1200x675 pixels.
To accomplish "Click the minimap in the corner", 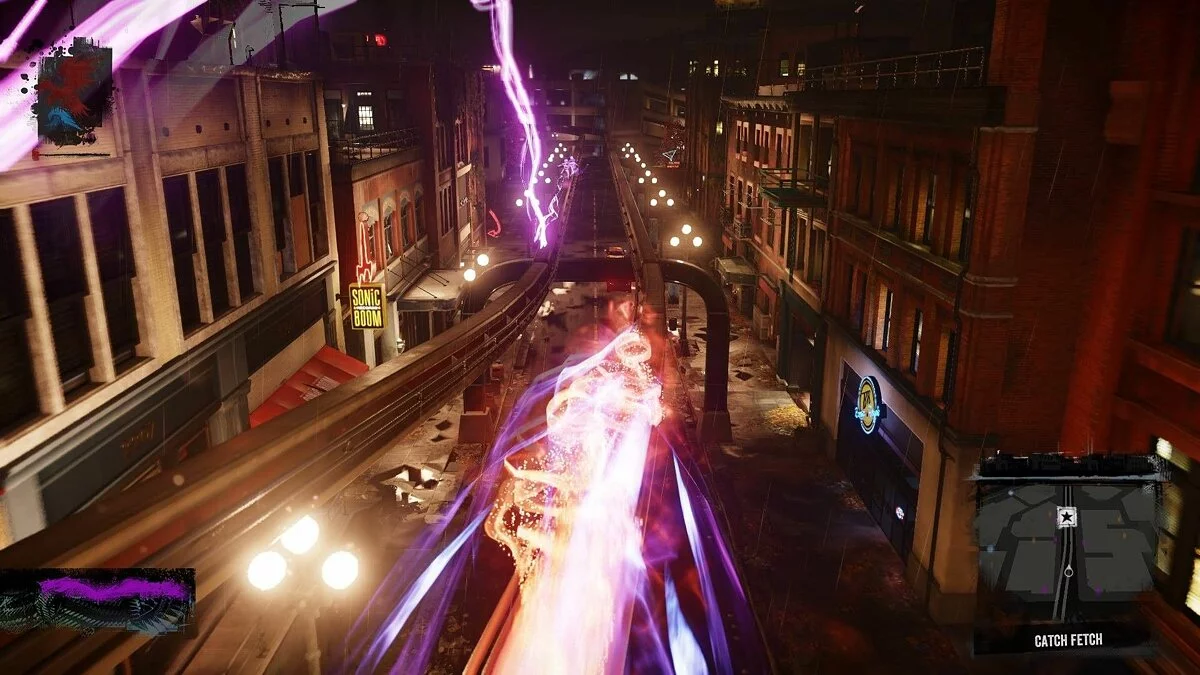I will [1066, 552].
